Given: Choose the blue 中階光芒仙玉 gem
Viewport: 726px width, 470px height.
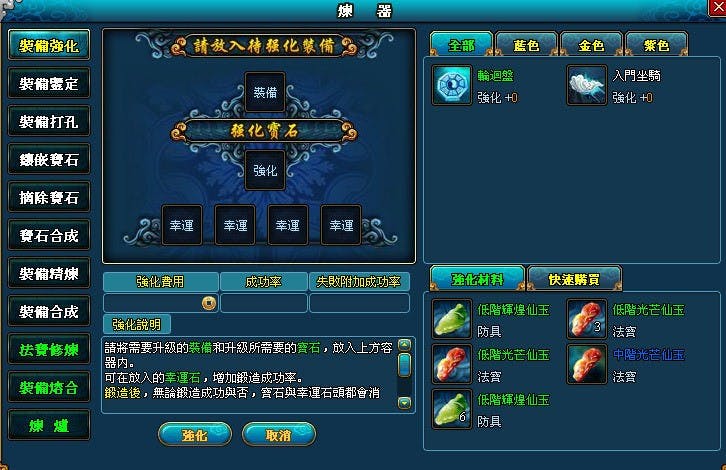Looking at the screenshot, I should pos(586,365).
